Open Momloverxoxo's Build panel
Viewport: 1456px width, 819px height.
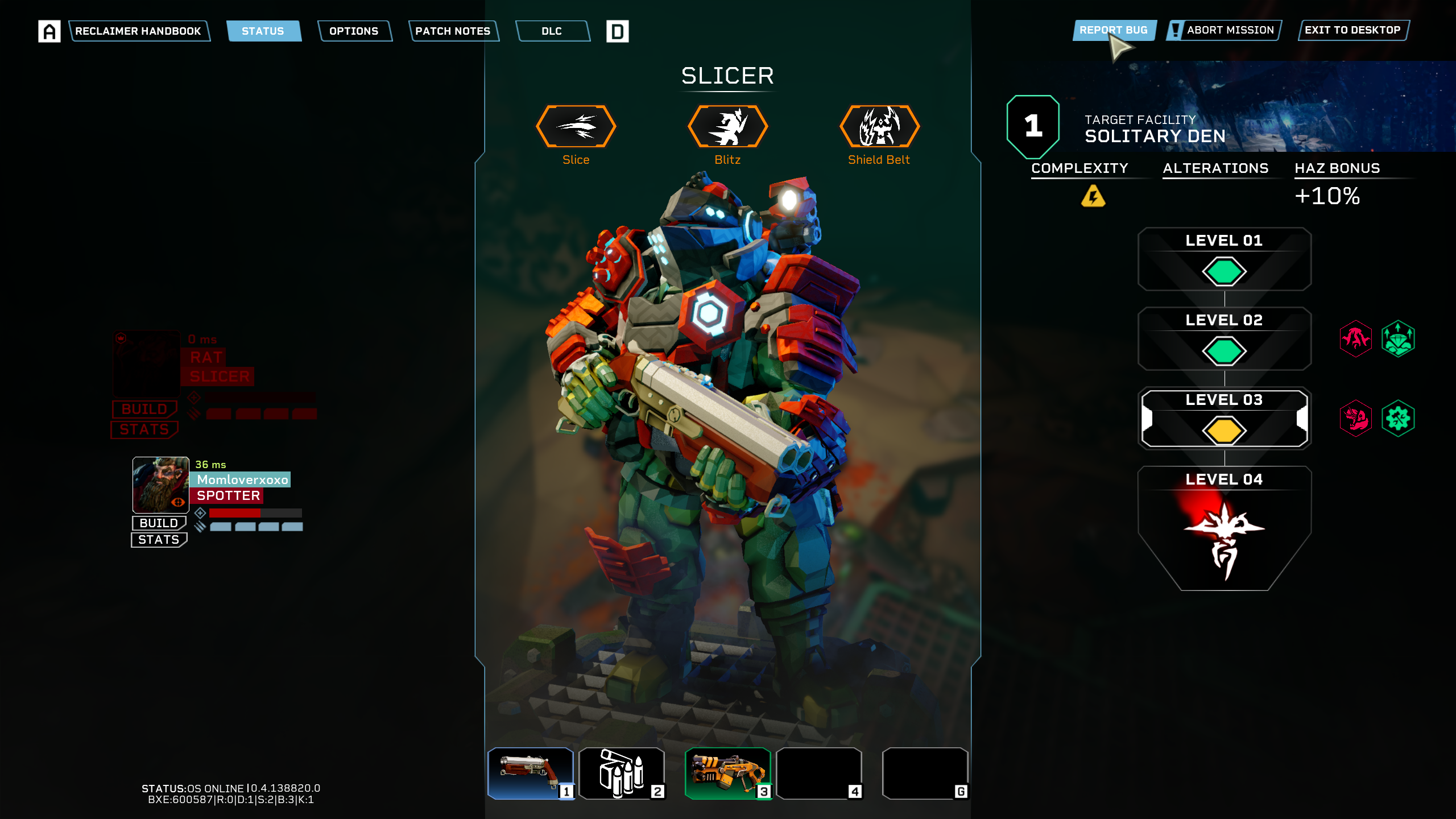coord(159,523)
